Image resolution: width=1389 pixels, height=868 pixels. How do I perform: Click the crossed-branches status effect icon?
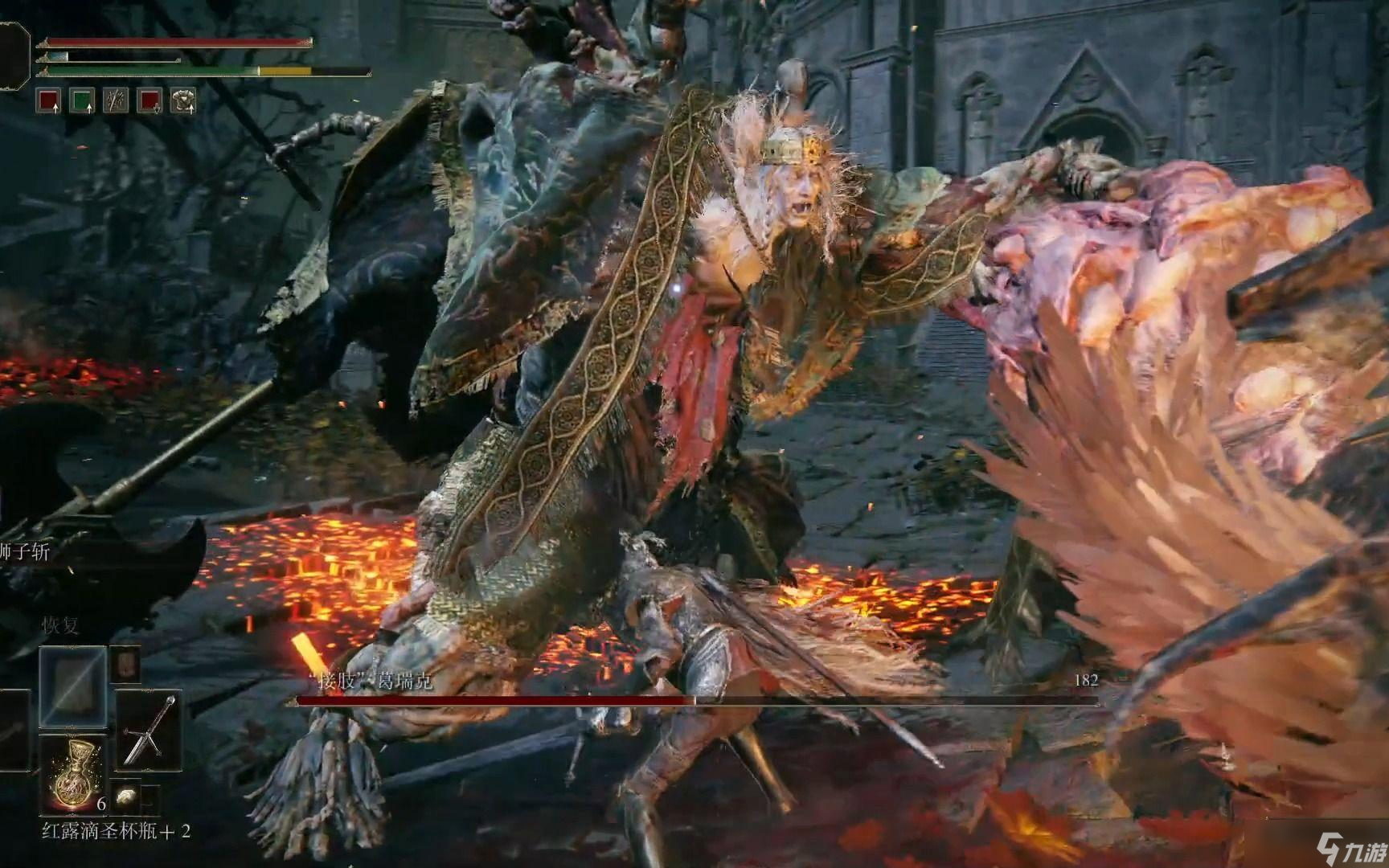117,100
